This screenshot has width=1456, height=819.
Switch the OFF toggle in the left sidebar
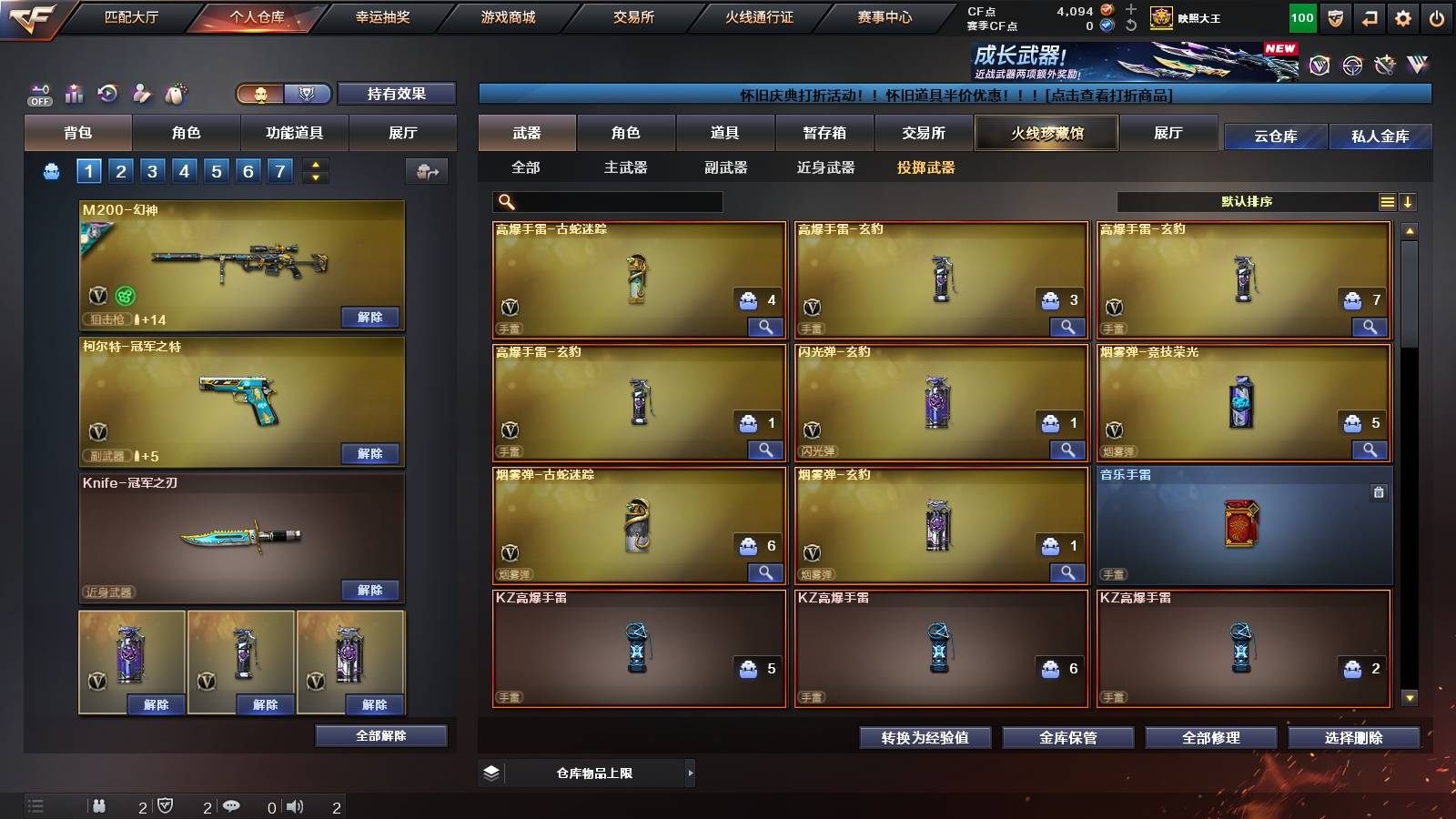(x=38, y=94)
